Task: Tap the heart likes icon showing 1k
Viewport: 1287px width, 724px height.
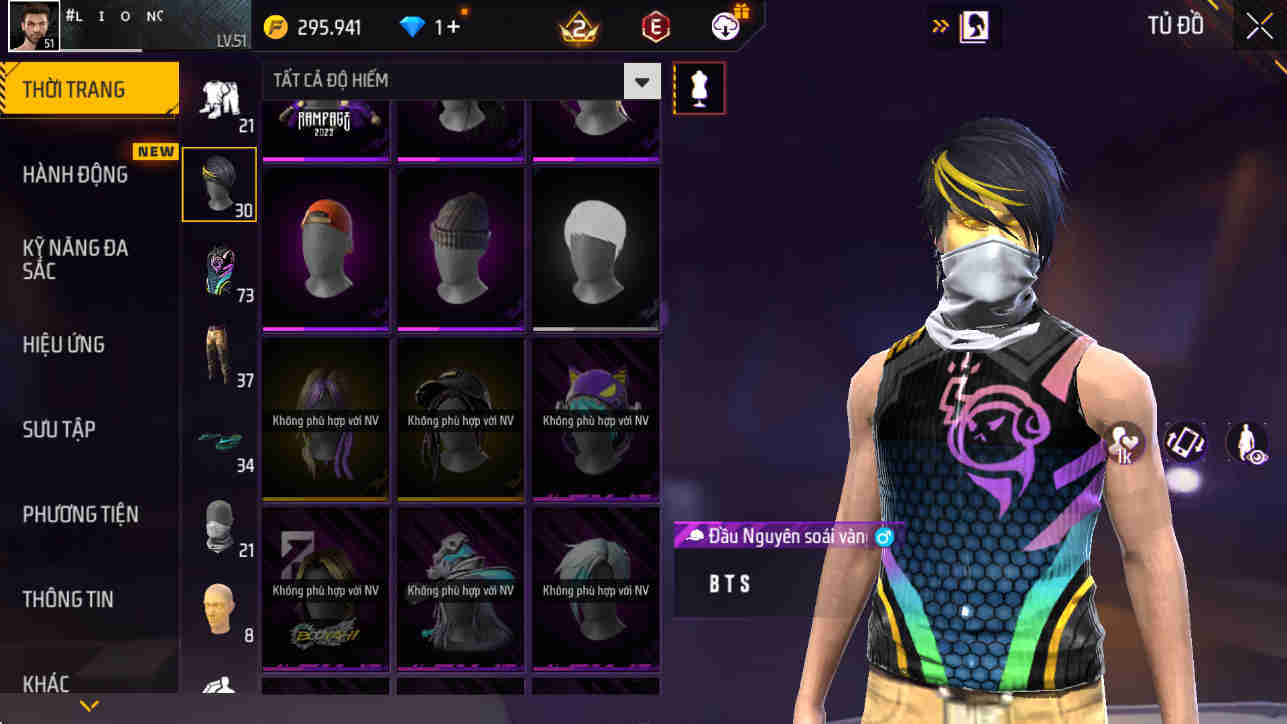Action: coord(1124,443)
